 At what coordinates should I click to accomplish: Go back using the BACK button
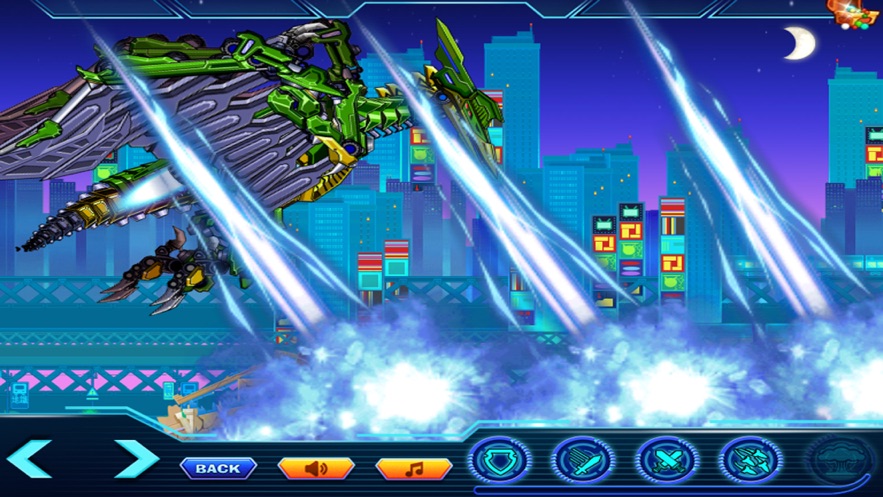(x=218, y=468)
